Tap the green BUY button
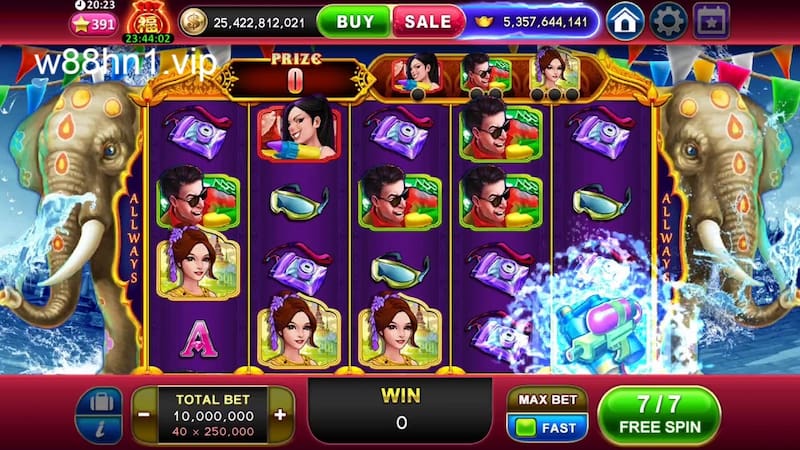The height and width of the screenshot is (450, 800). [355, 20]
